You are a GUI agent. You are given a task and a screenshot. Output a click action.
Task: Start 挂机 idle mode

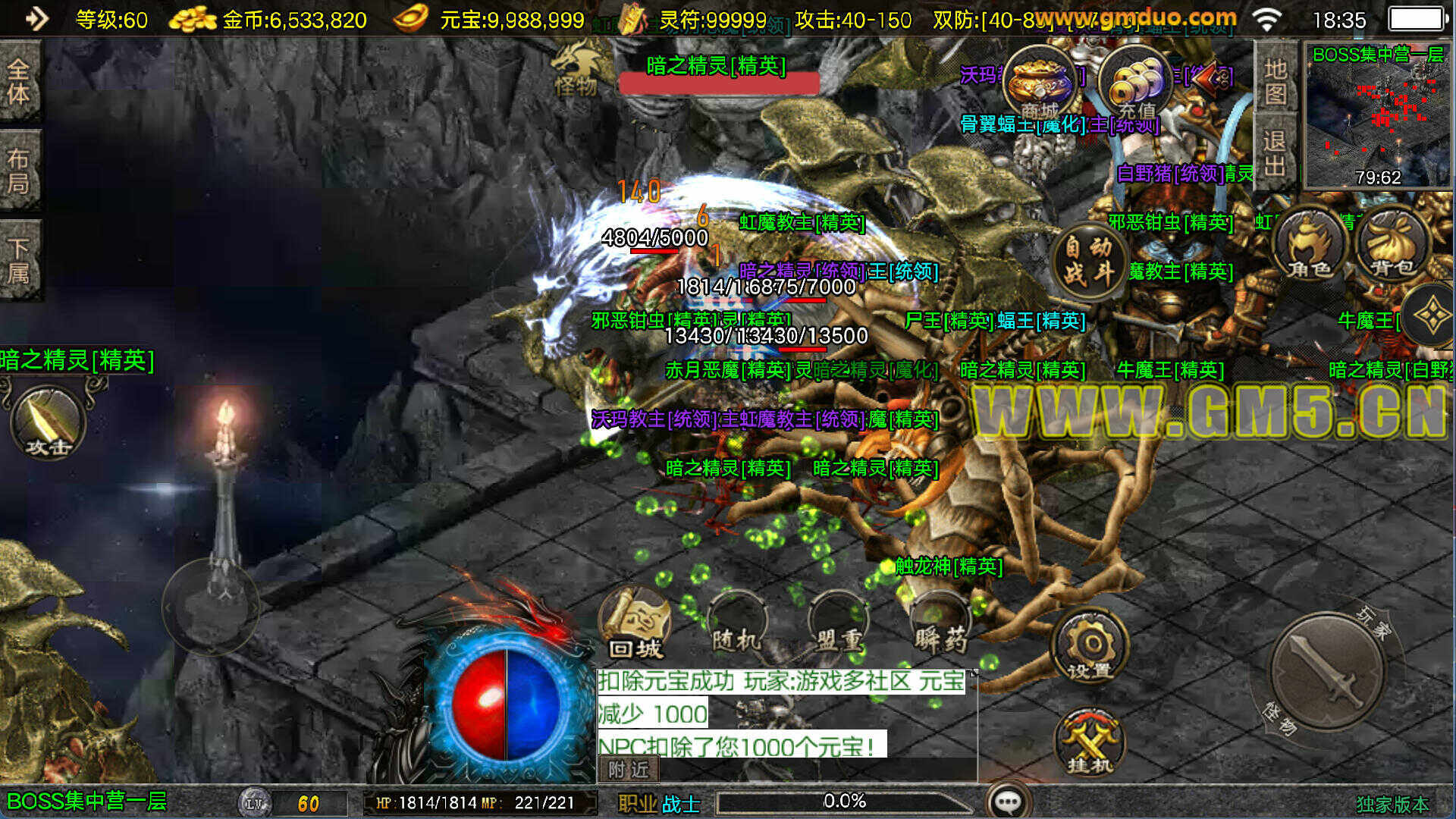[x=1090, y=743]
